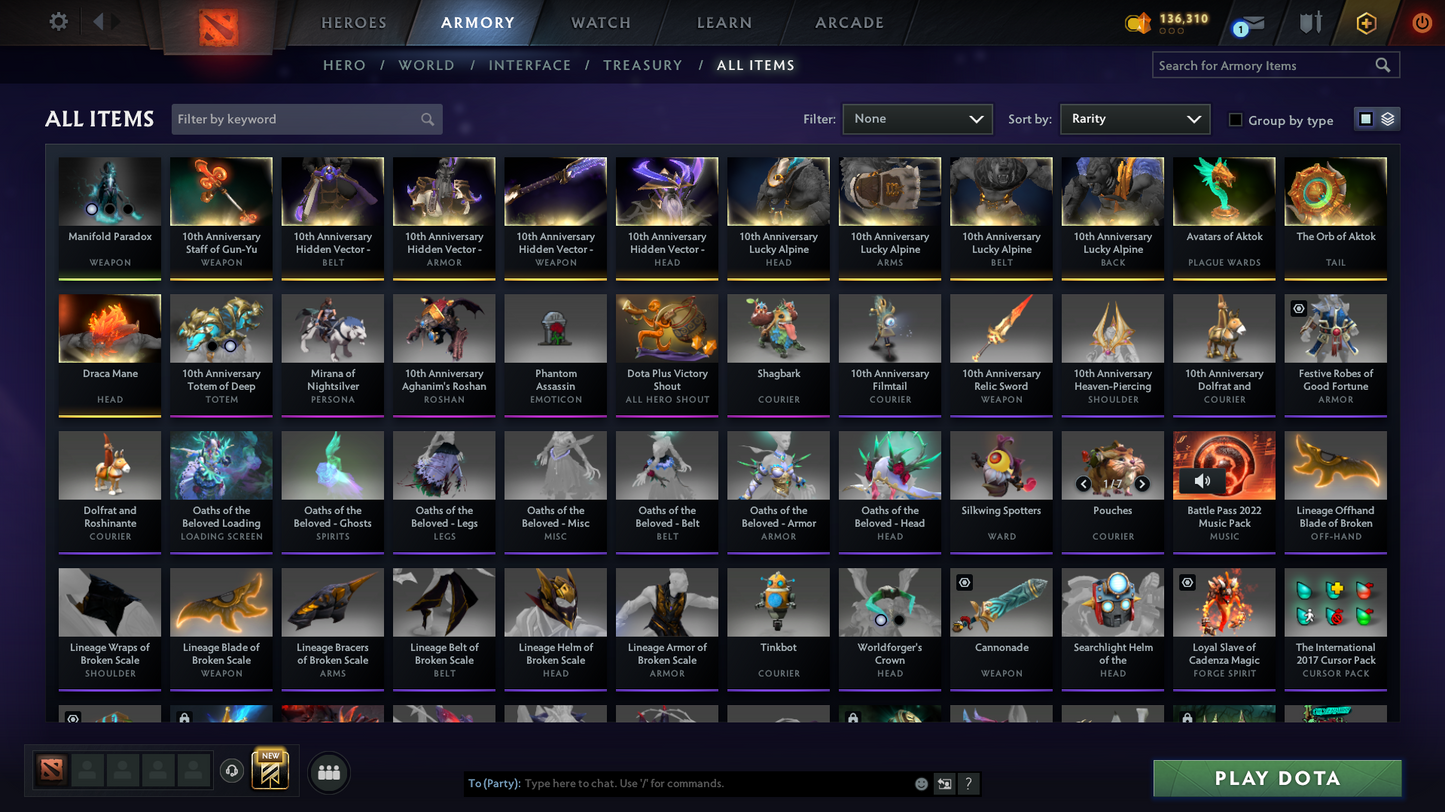
Task: Click the Armory search magnifier icon
Action: tap(1383, 65)
